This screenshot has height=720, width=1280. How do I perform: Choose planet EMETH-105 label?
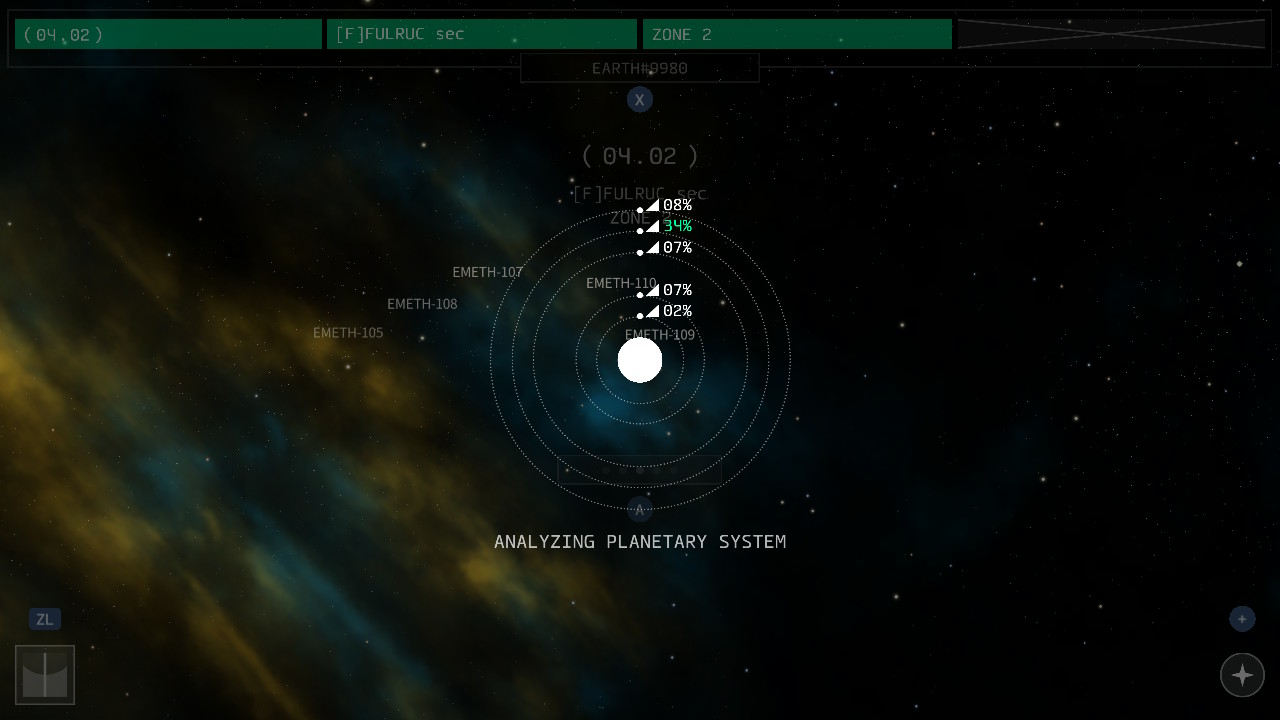point(348,333)
